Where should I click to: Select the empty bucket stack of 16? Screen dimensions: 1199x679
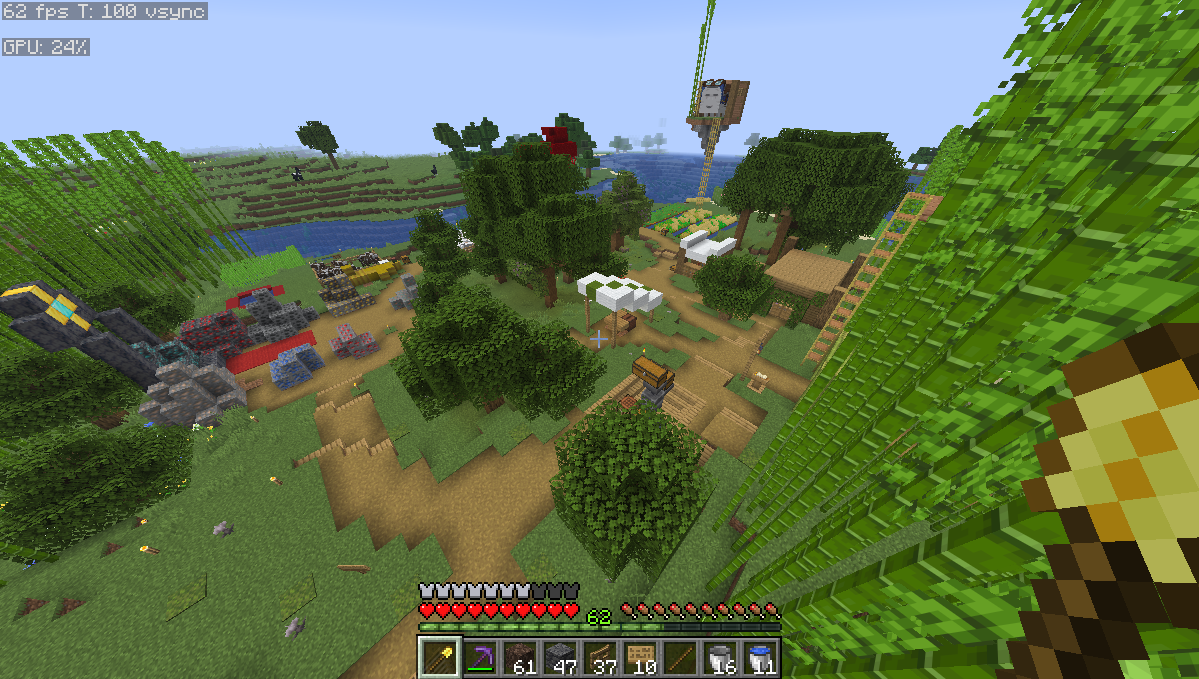(720, 657)
